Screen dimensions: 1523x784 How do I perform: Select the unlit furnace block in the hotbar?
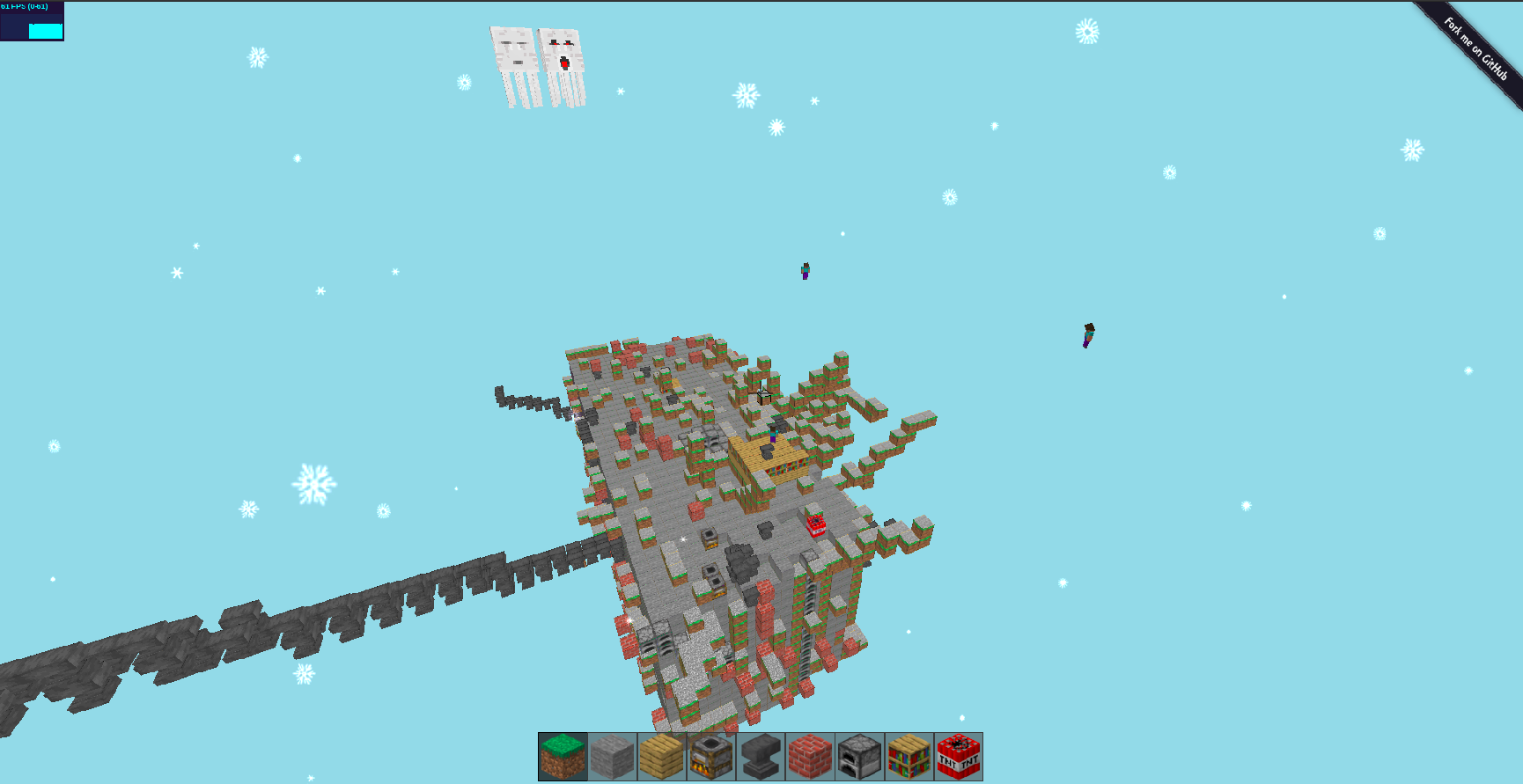click(858, 758)
